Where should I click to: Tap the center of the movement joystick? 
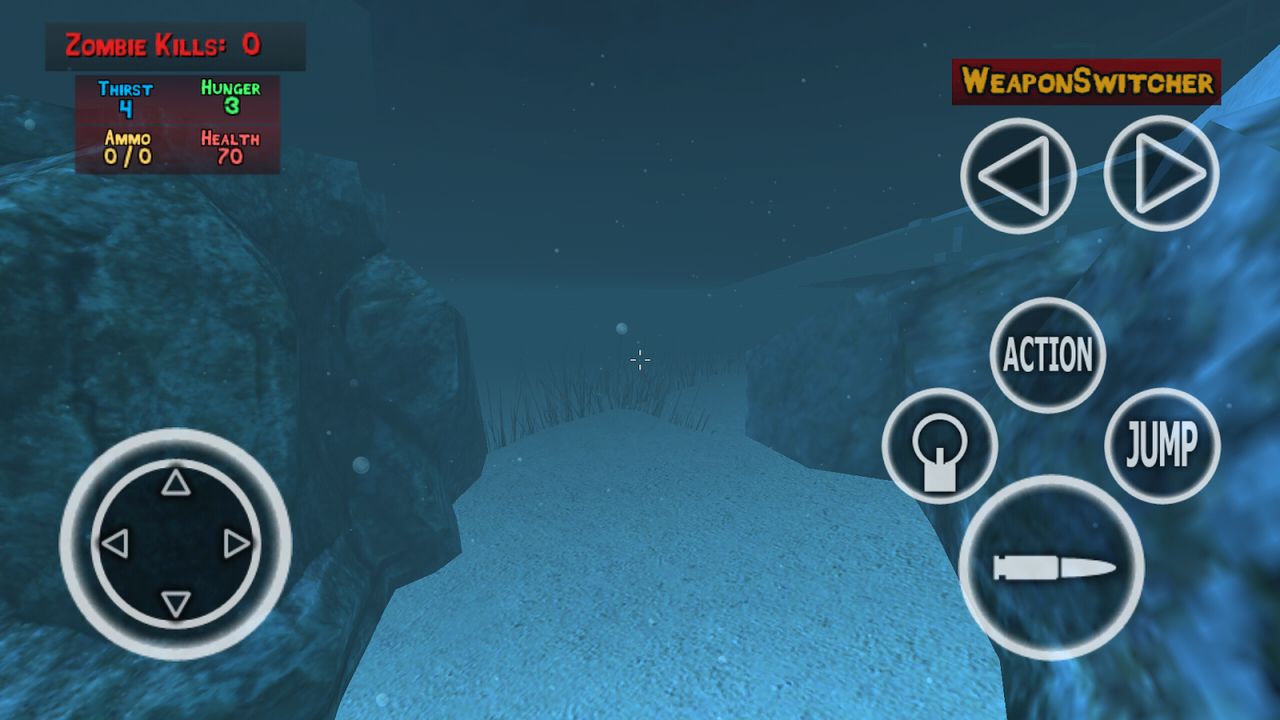176,543
